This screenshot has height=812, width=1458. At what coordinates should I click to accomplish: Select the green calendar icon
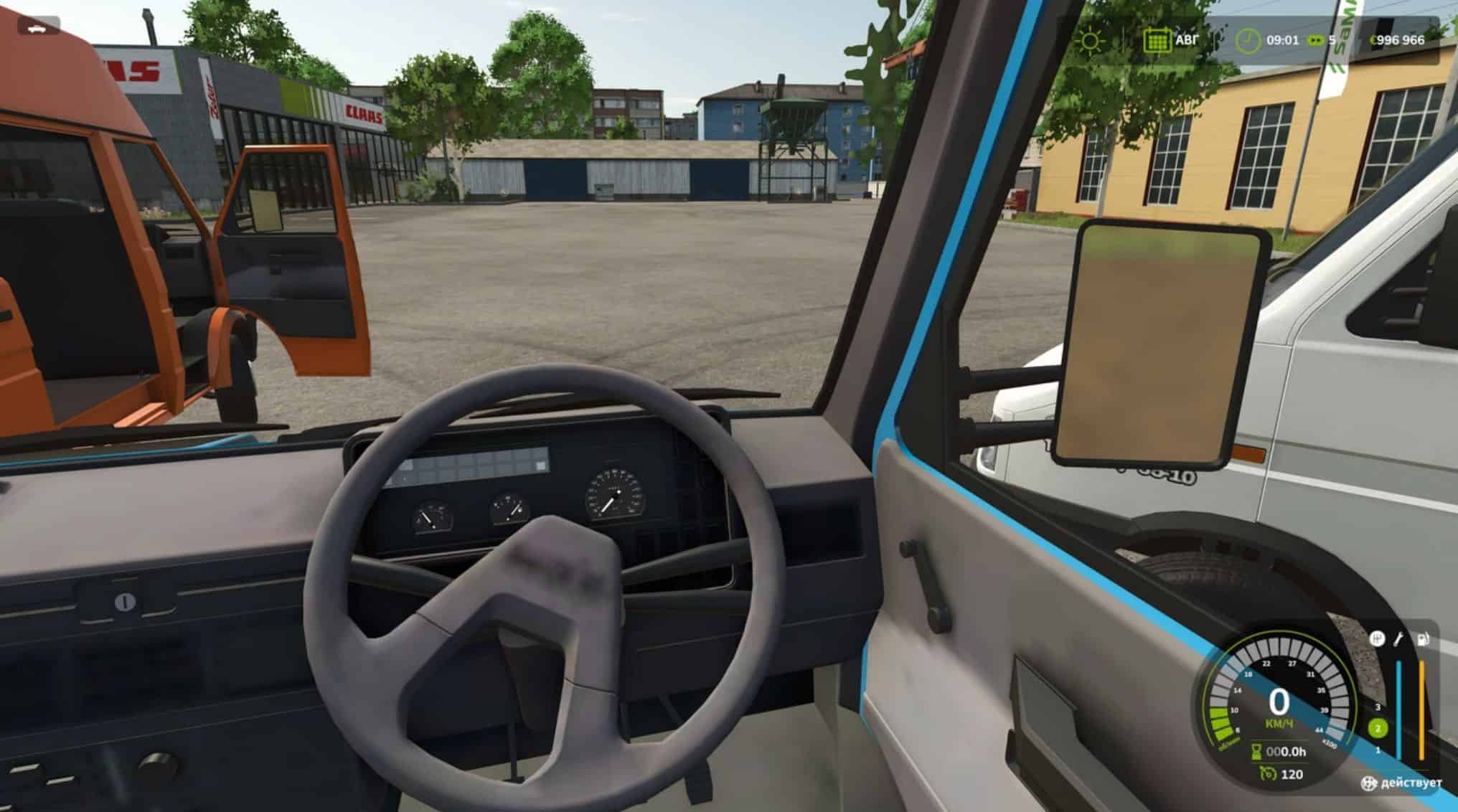point(1157,40)
